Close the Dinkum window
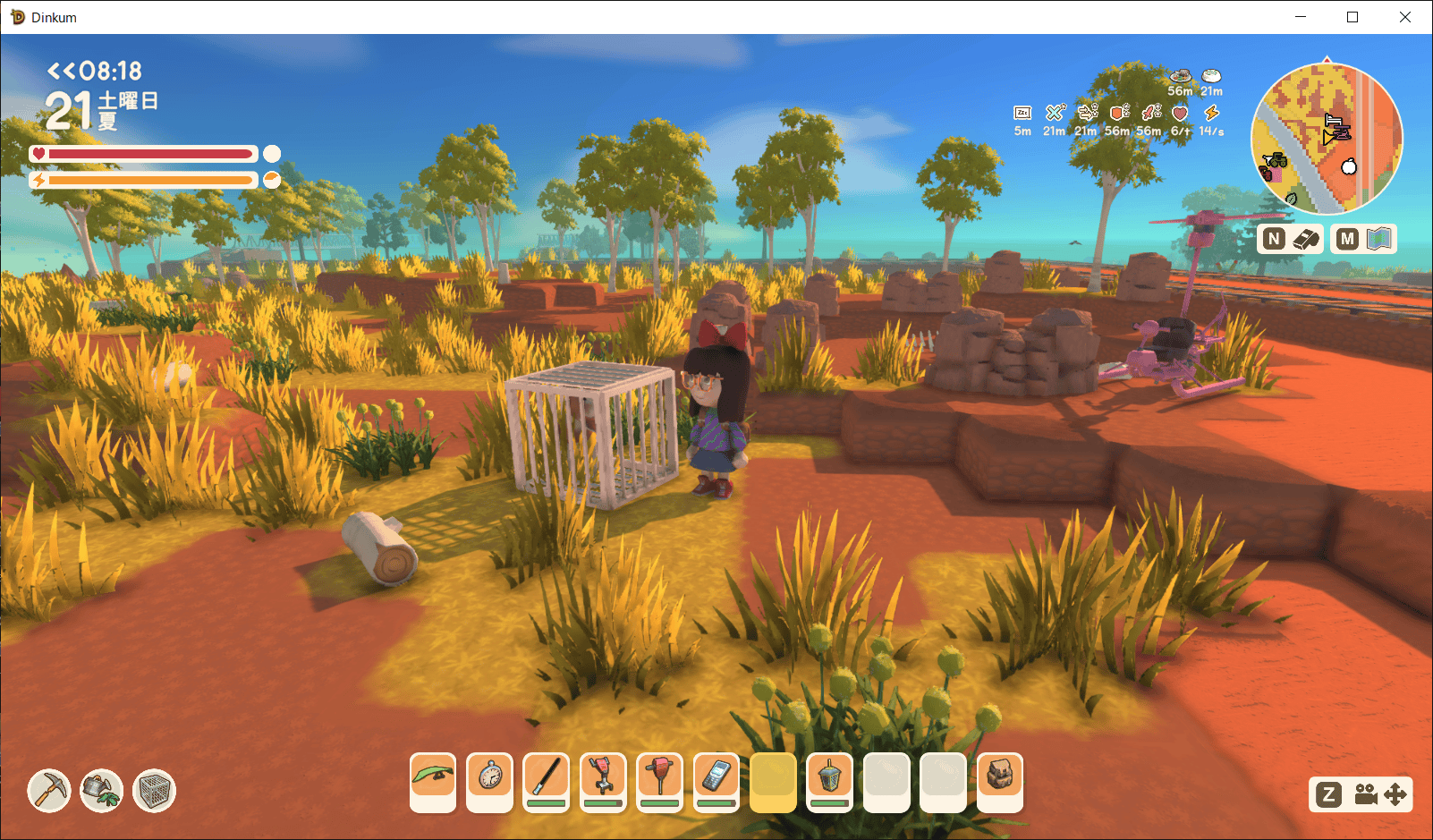The image size is (1433, 840). [x=1405, y=17]
